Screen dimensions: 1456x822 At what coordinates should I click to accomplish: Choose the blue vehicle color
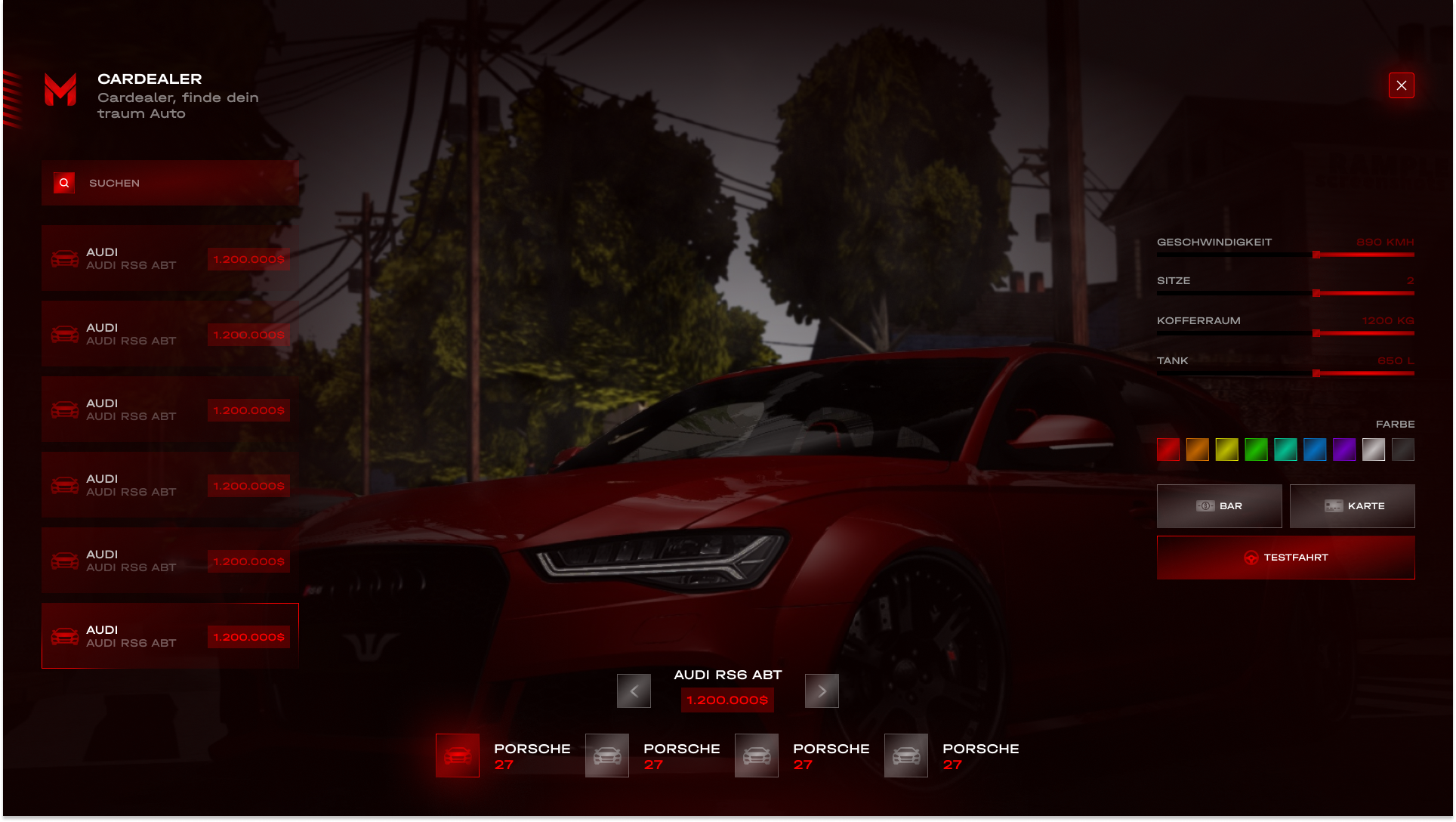(1316, 450)
